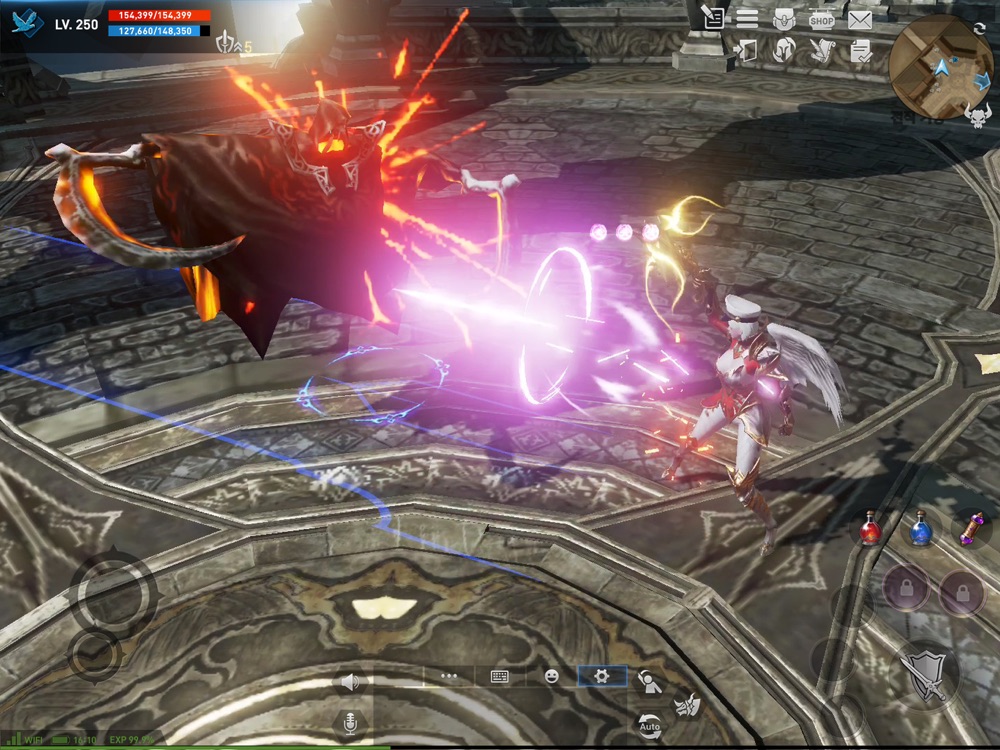Click the exit door arrow icon

746,51
